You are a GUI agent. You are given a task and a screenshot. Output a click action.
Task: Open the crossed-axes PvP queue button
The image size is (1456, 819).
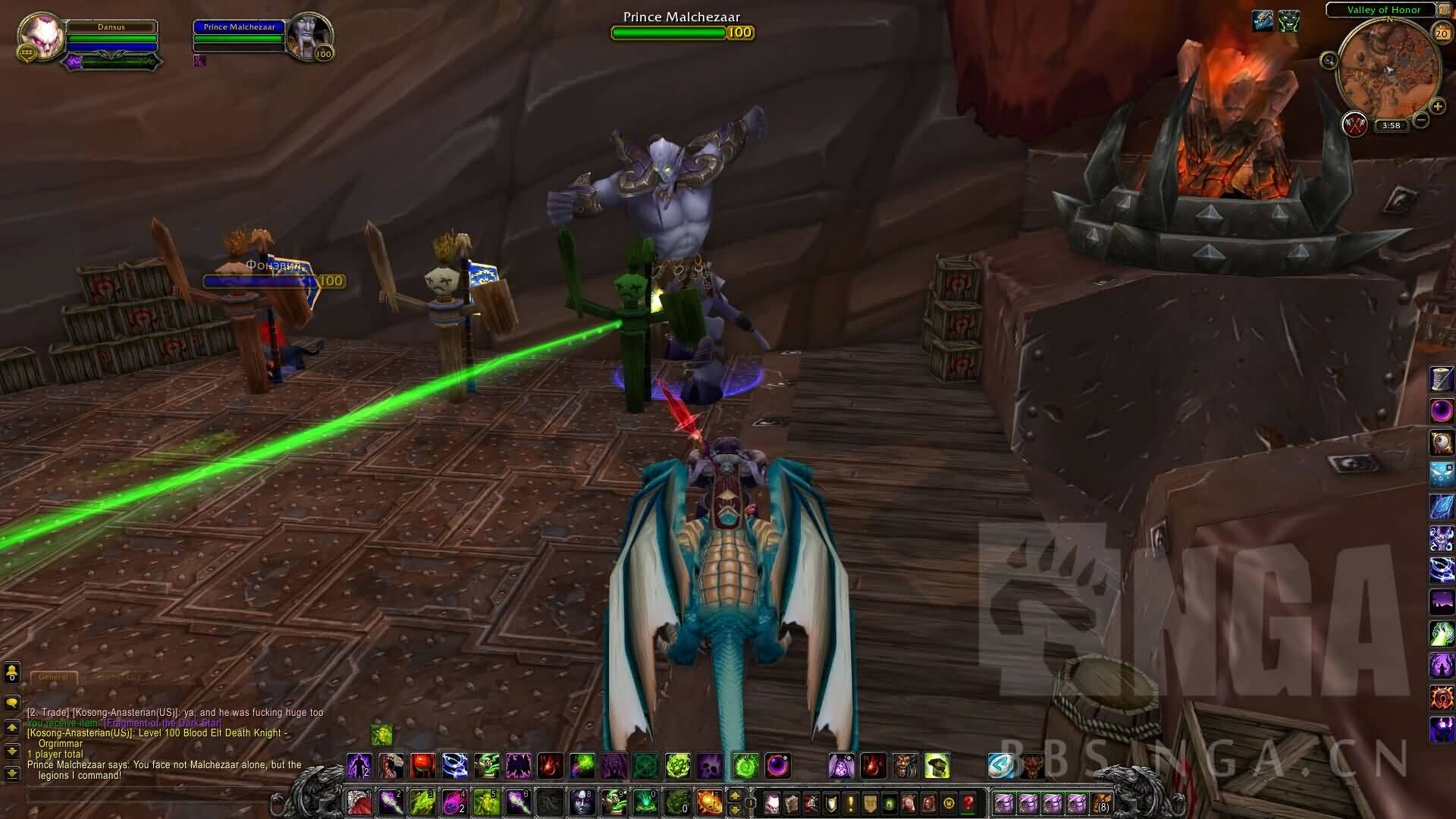click(x=1354, y=124)
